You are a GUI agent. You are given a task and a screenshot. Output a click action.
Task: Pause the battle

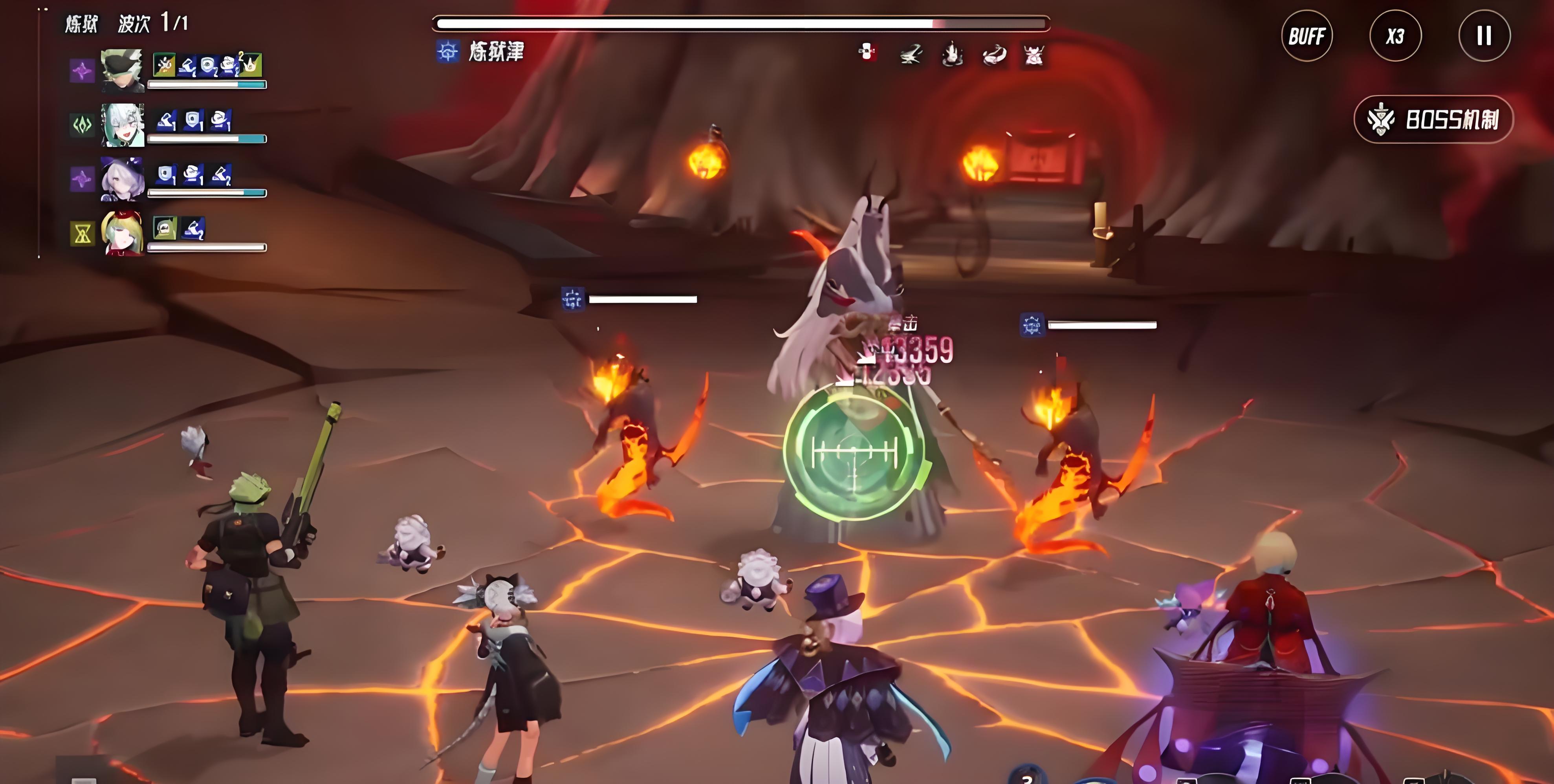coord(1484,36)
